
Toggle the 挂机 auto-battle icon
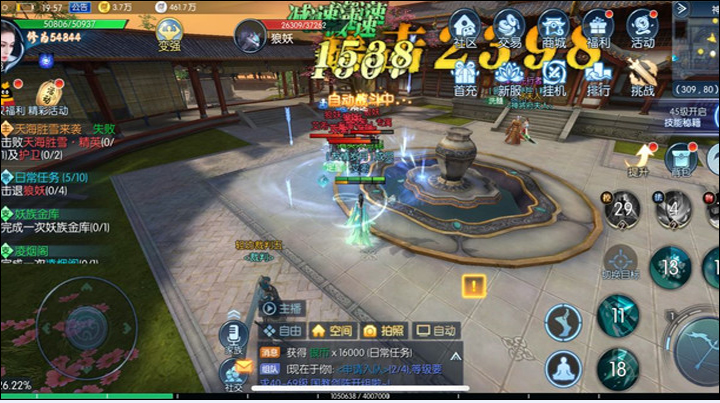click(553, 74)
